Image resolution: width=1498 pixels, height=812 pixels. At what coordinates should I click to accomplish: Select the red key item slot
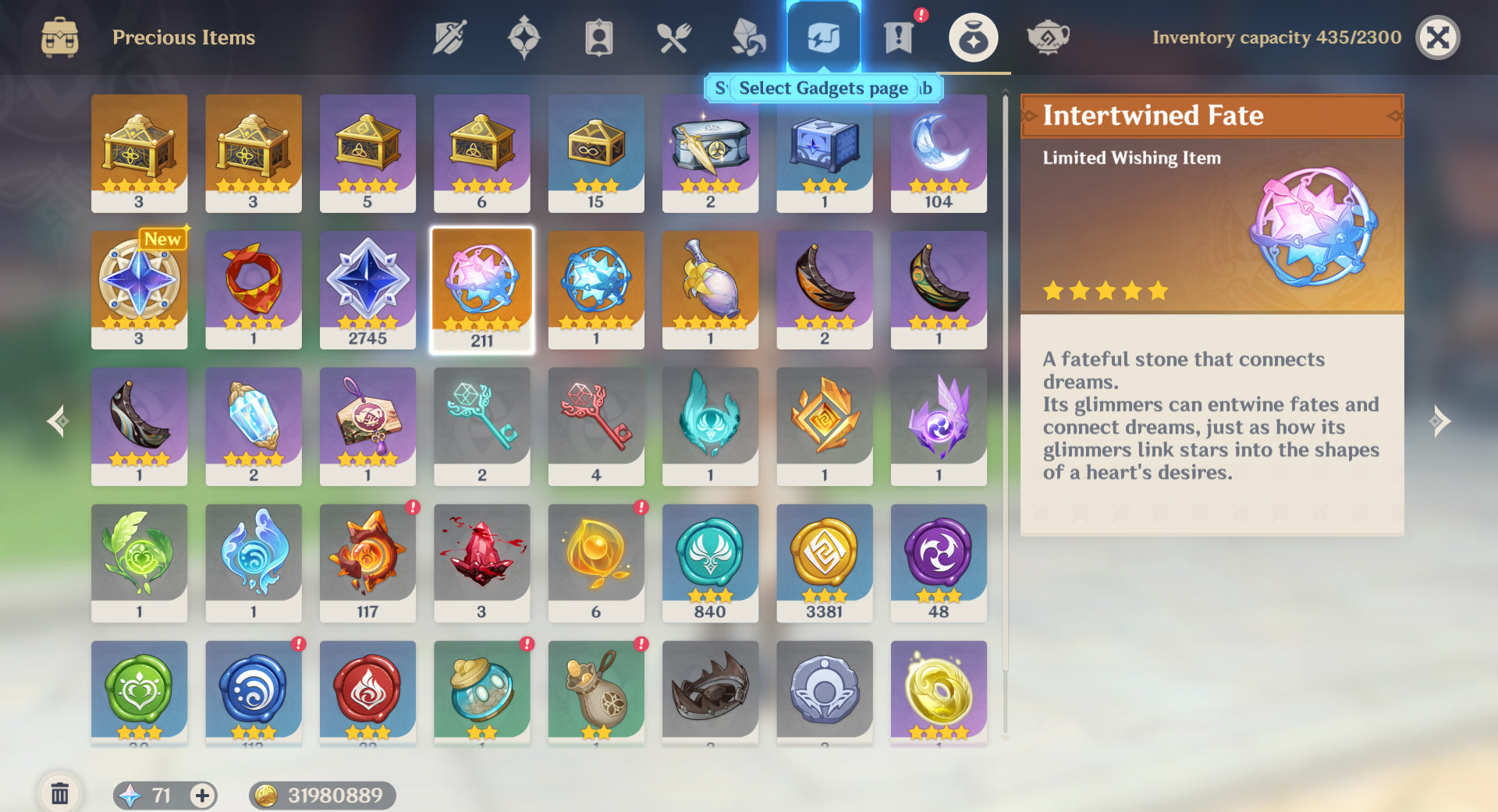coord(596,427)
